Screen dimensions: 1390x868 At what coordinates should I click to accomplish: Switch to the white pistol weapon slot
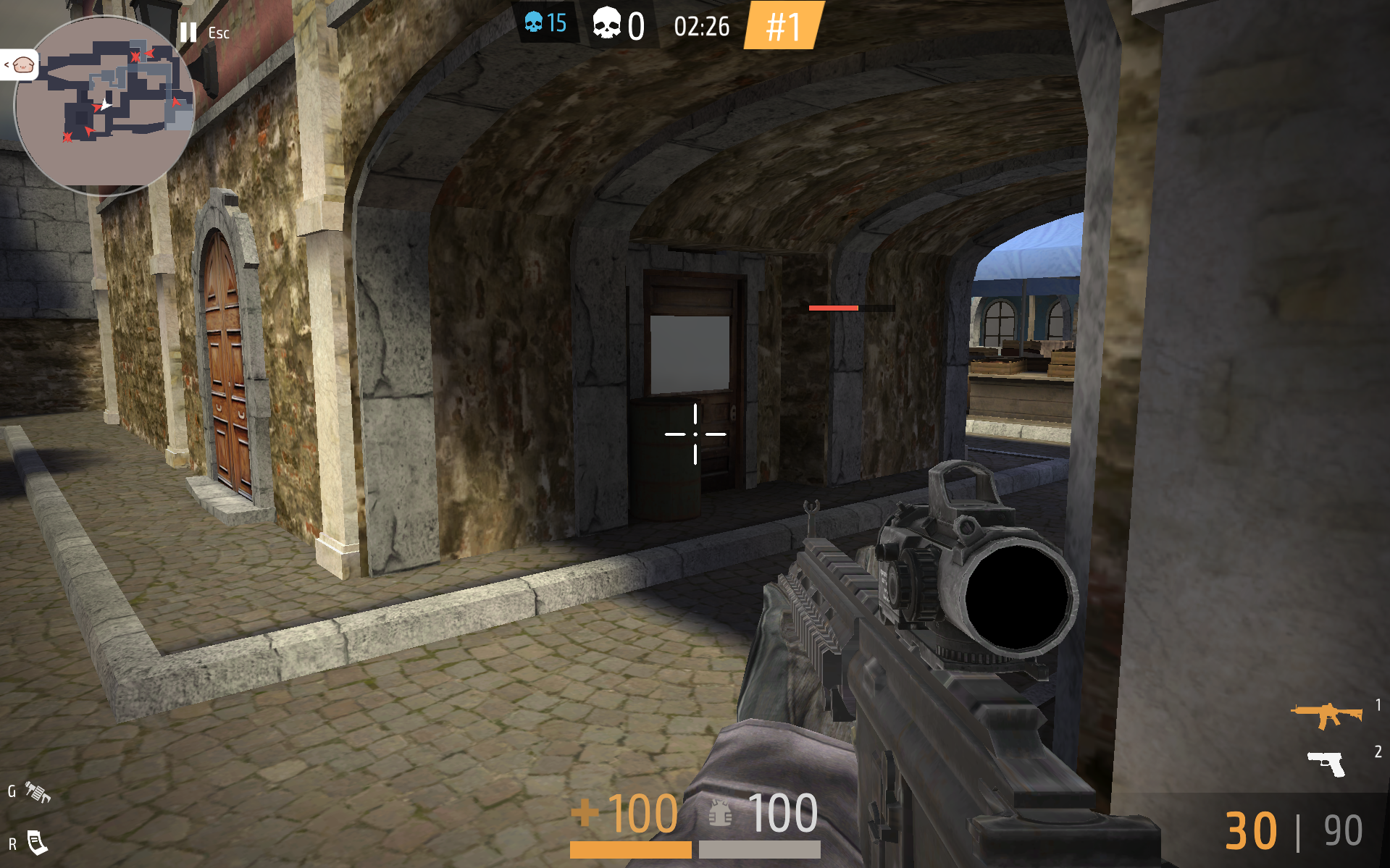tap(1326, 762)
